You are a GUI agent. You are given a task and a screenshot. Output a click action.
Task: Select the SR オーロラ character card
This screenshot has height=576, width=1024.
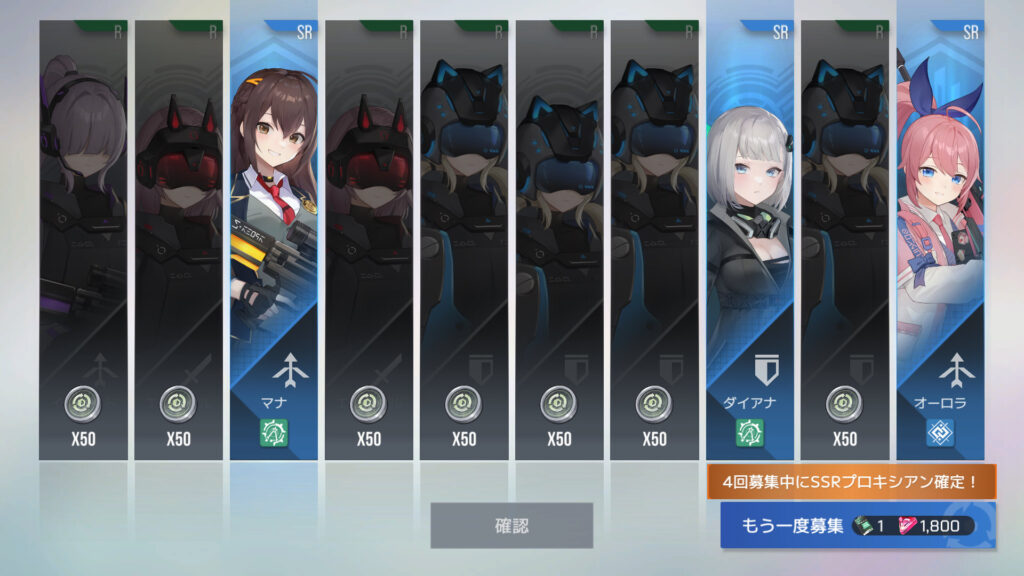pyautogui.click(x=940, y=240)
